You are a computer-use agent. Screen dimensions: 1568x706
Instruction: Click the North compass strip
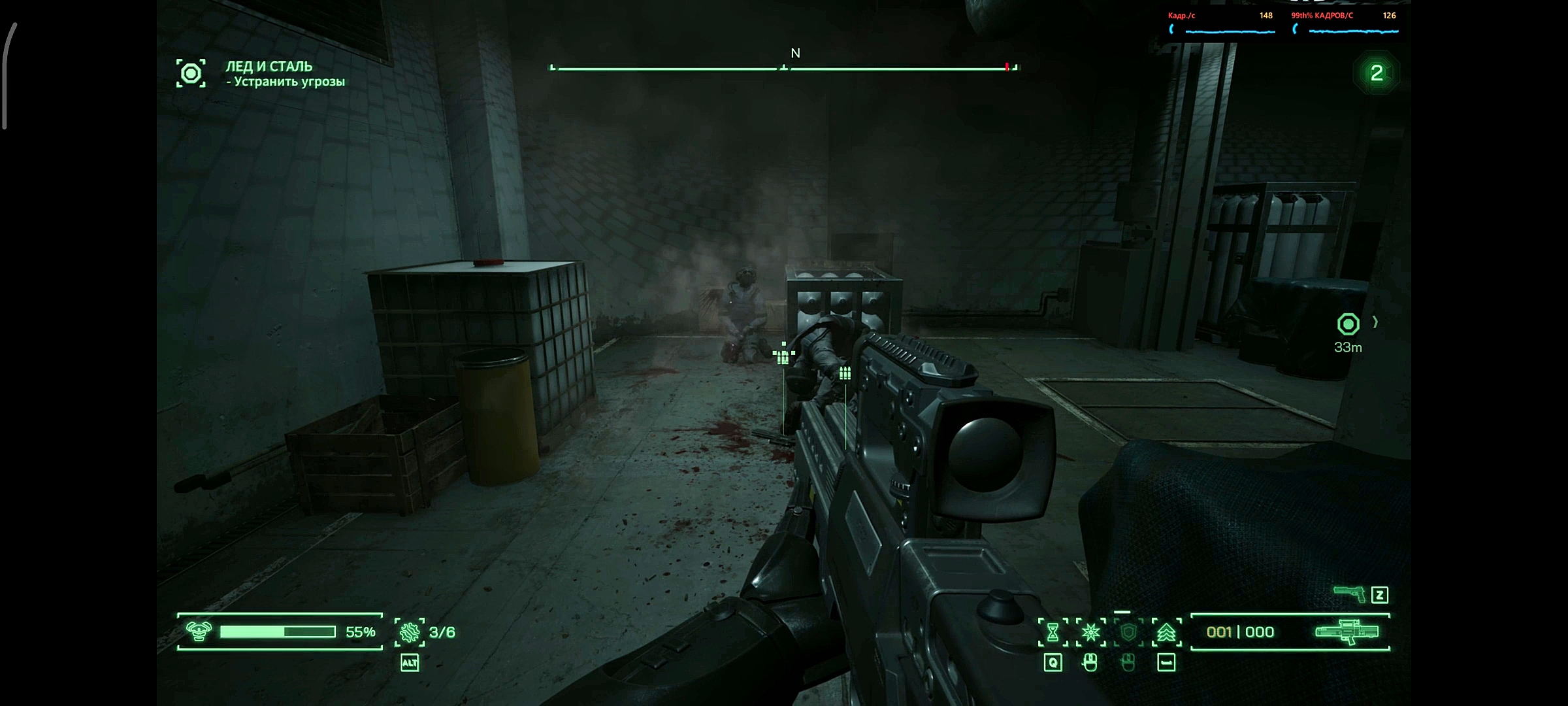pos(784,67)
